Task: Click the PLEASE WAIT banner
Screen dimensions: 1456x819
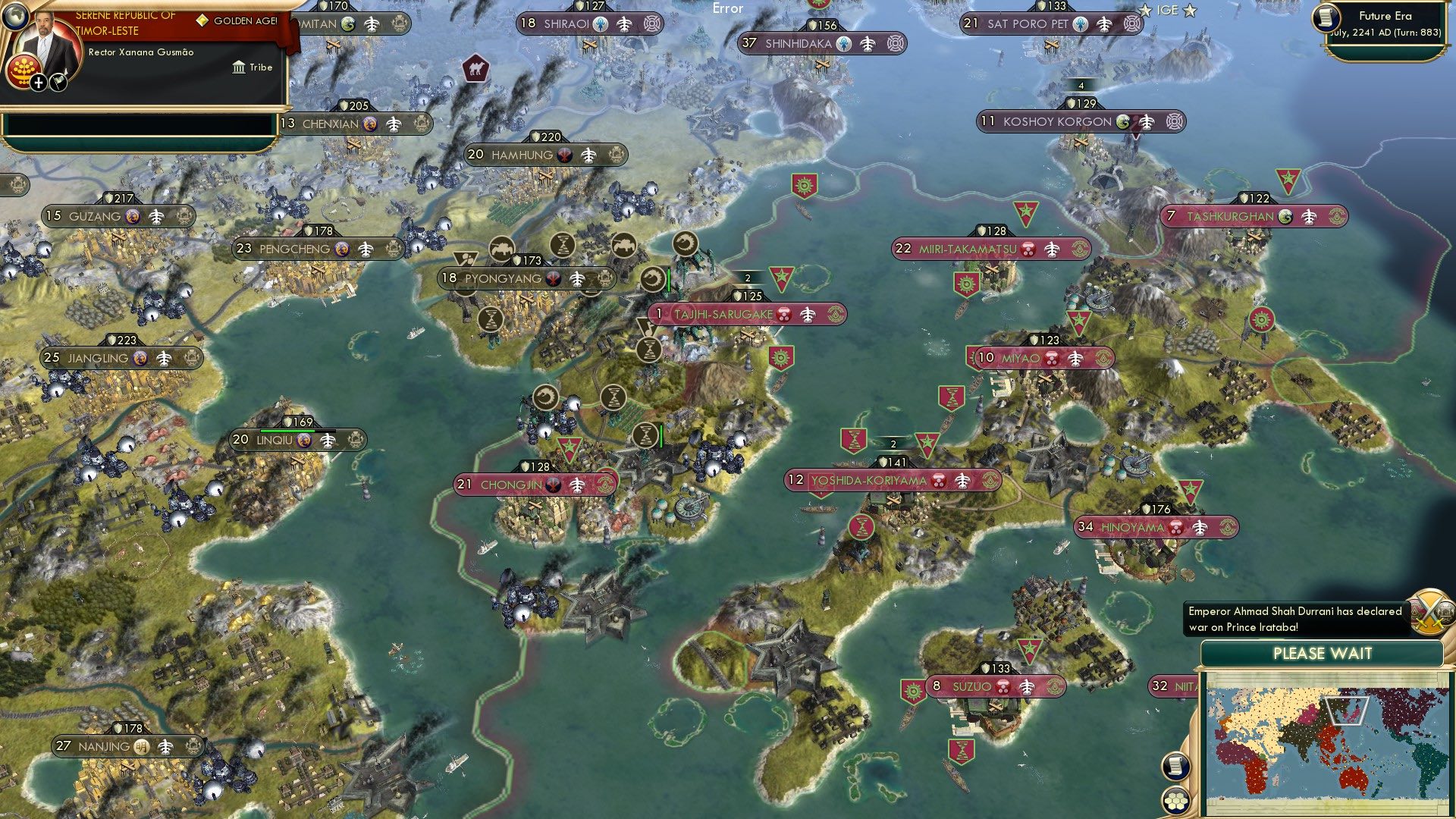Action: click(1323, 653)
